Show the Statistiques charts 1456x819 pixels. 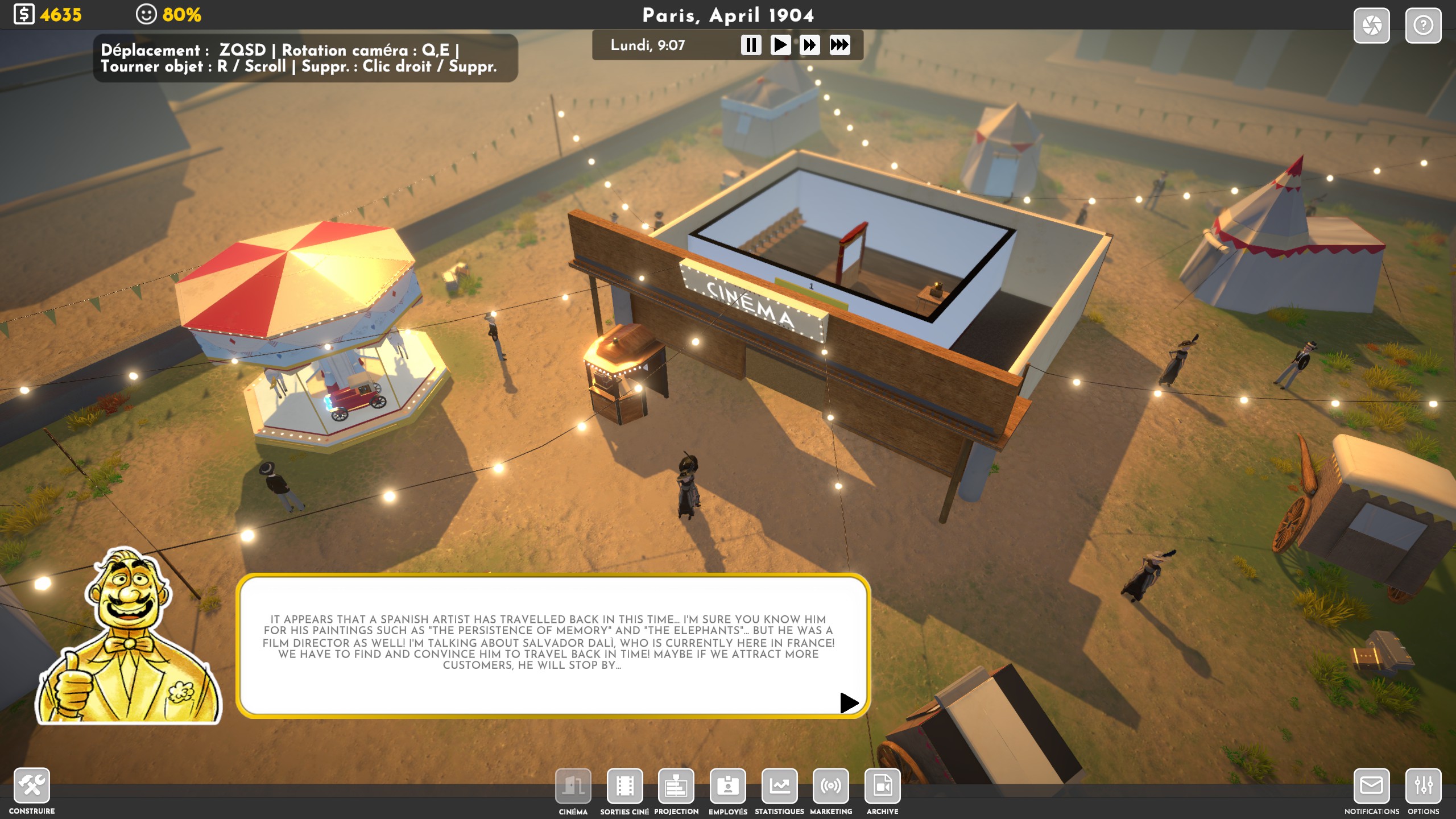pos(779,786)
